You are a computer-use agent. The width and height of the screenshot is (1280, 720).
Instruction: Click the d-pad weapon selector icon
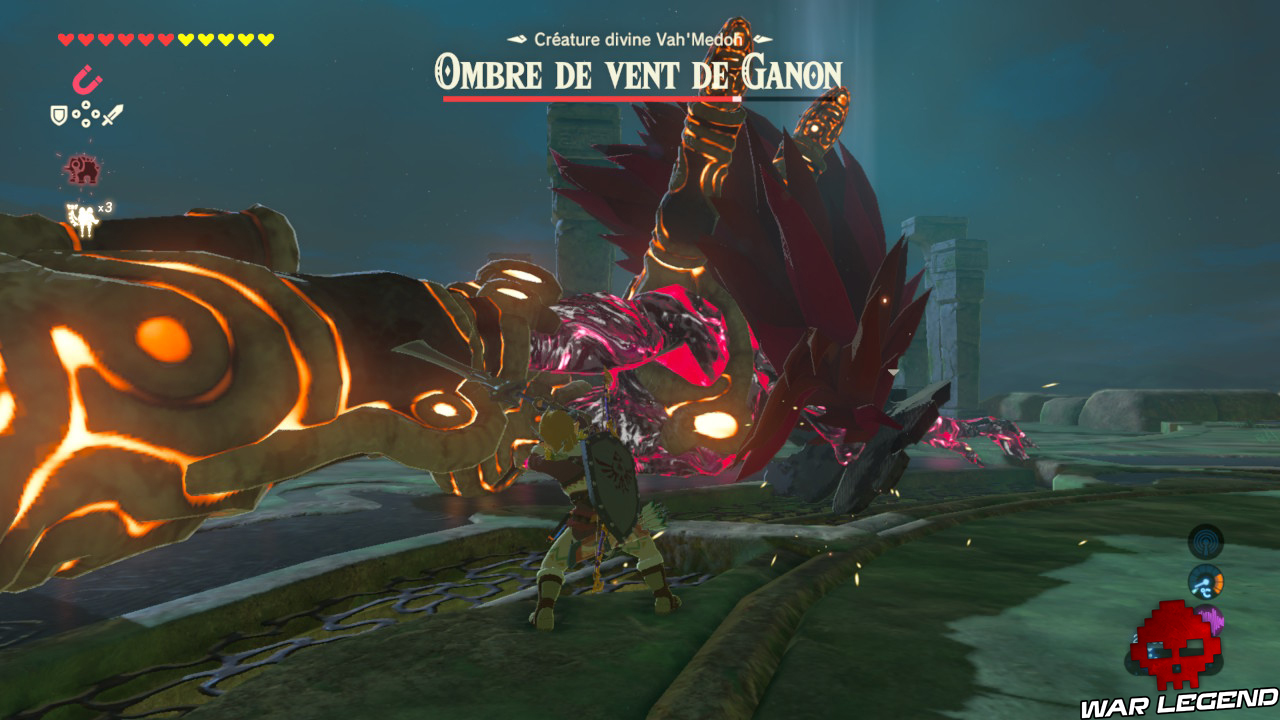tap(84, 113)
